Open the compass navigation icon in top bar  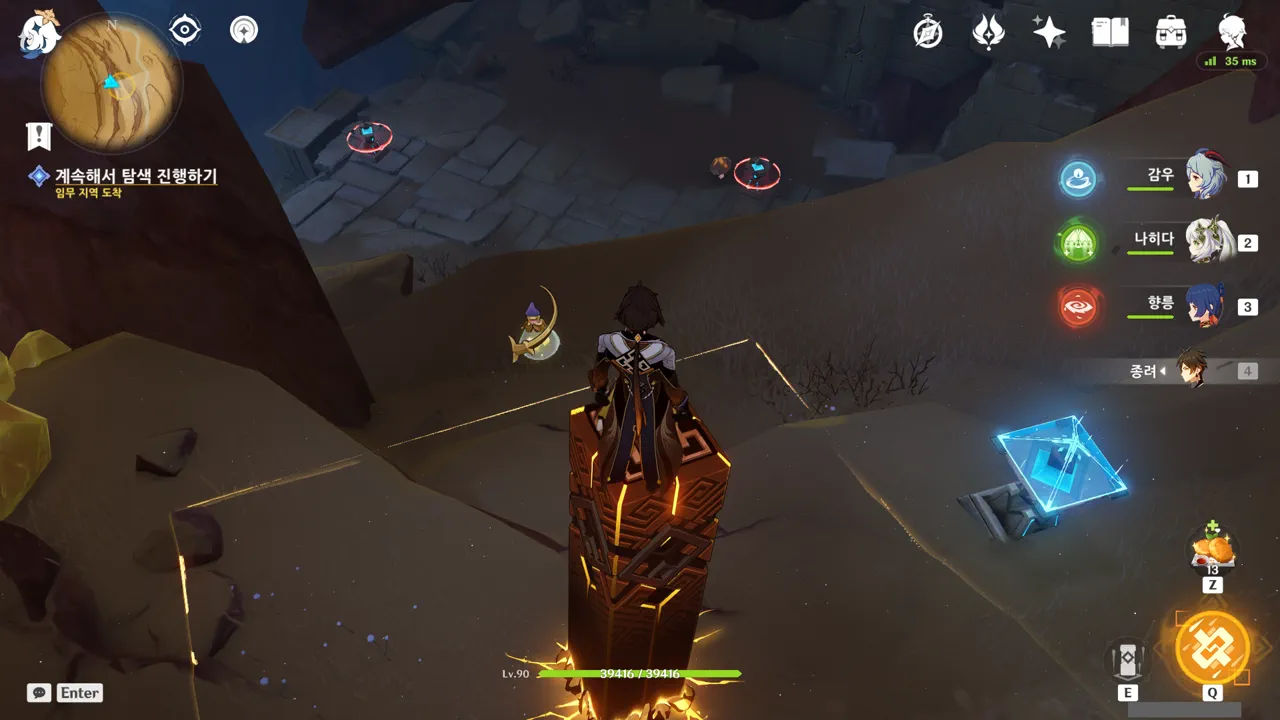tap(244, 30)
